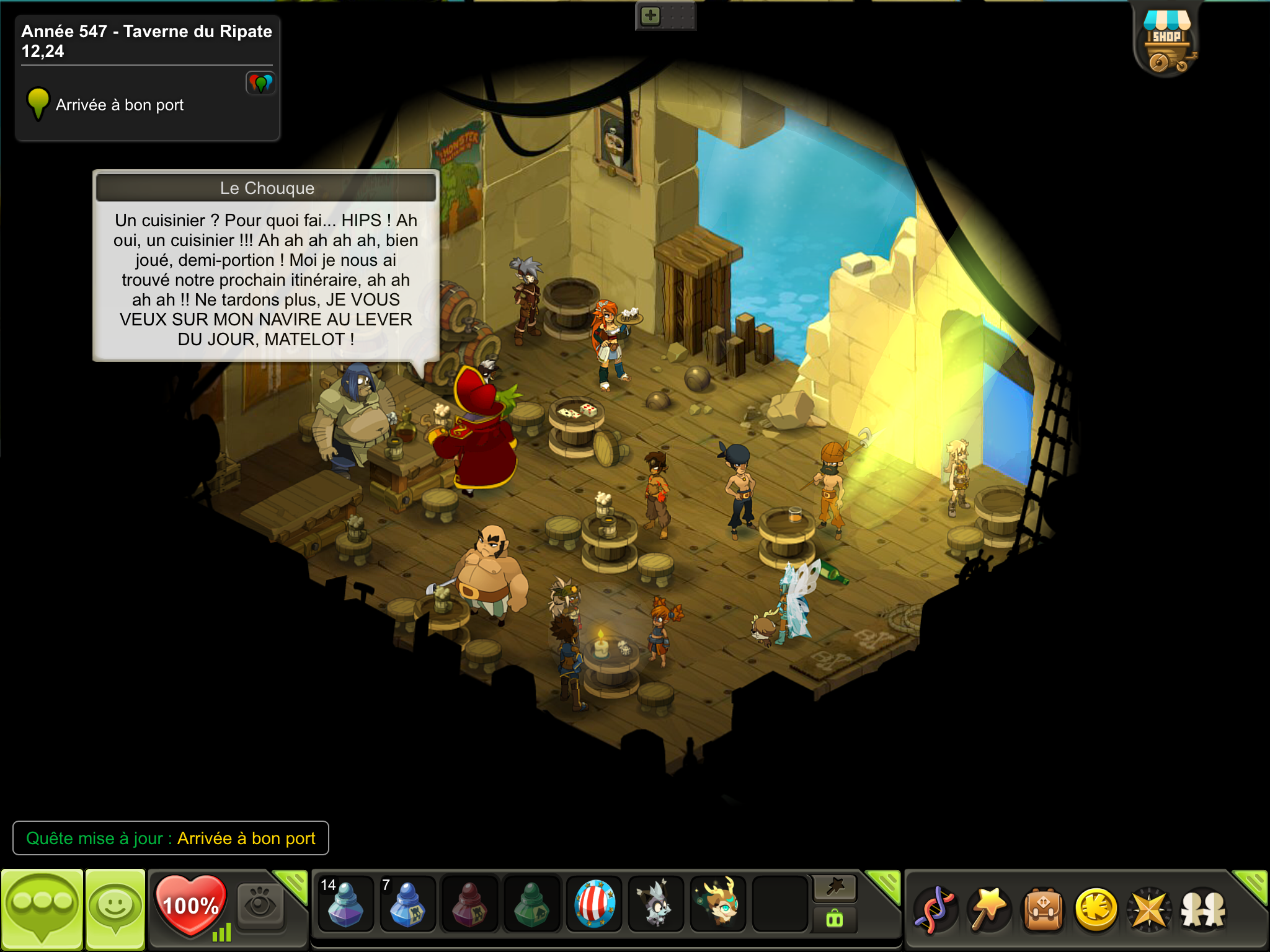The width and height of the screenshot is (1270, 952).
Task: Switch shortcut bar to green bag items tab
Action: pyautogui.click(x=835, y=919)
